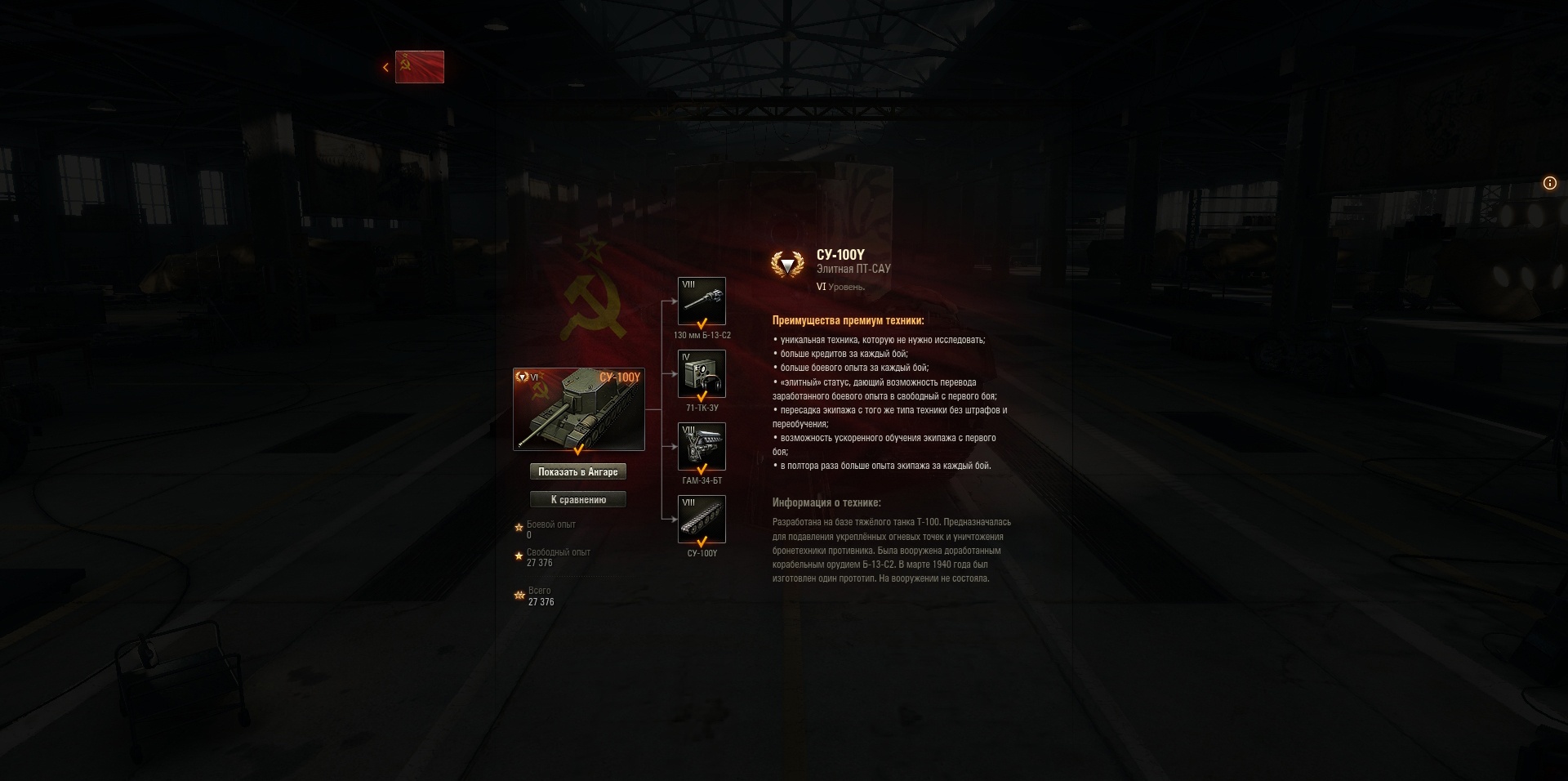Screen dimensions: 1568x781
Task: Toggle the checkmark under the СУ-100Y vehicle card
Action: pos(579,449)
